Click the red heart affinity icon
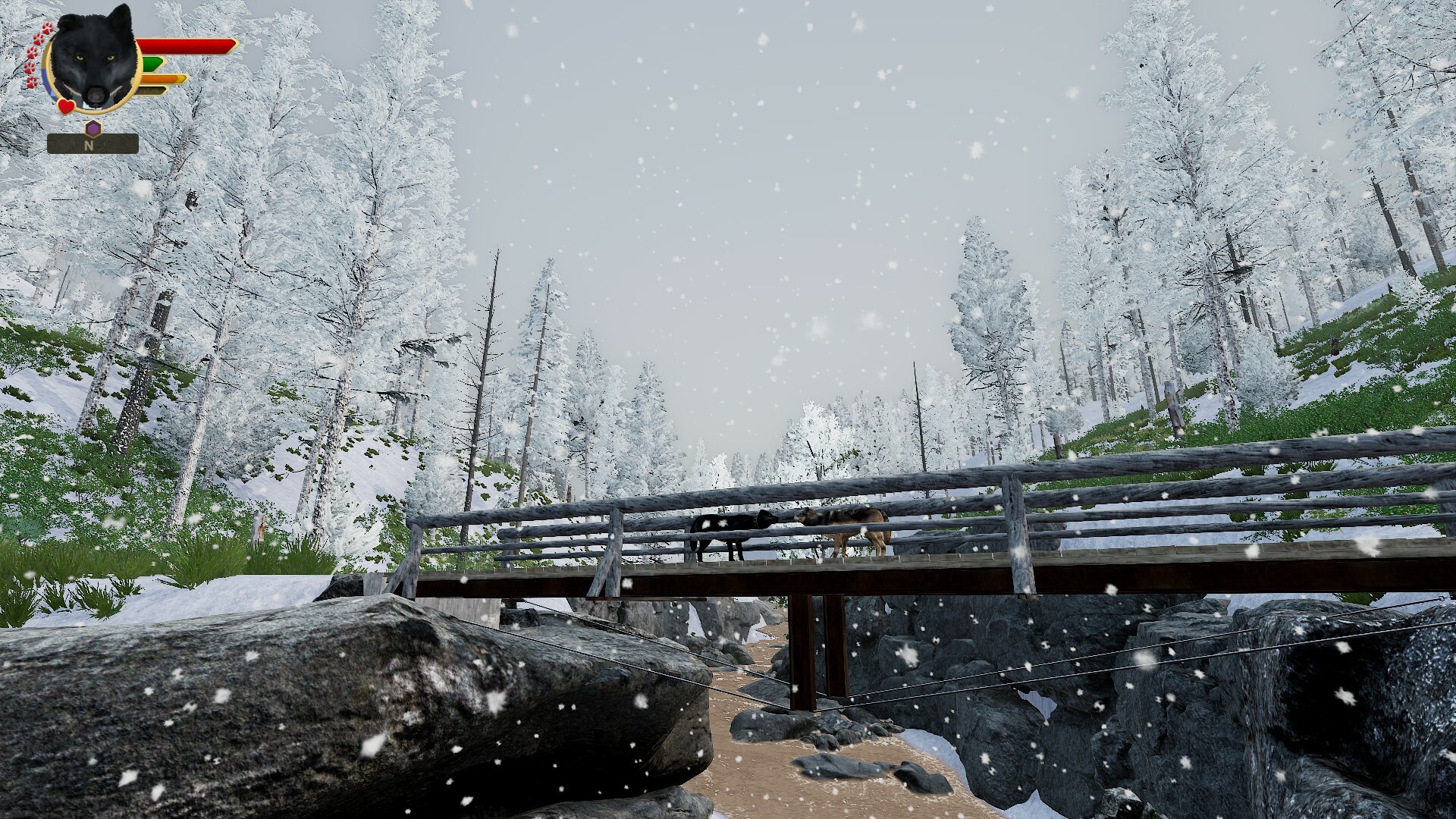This screenshot has height=819, width=1456. (x=66, y=106)
